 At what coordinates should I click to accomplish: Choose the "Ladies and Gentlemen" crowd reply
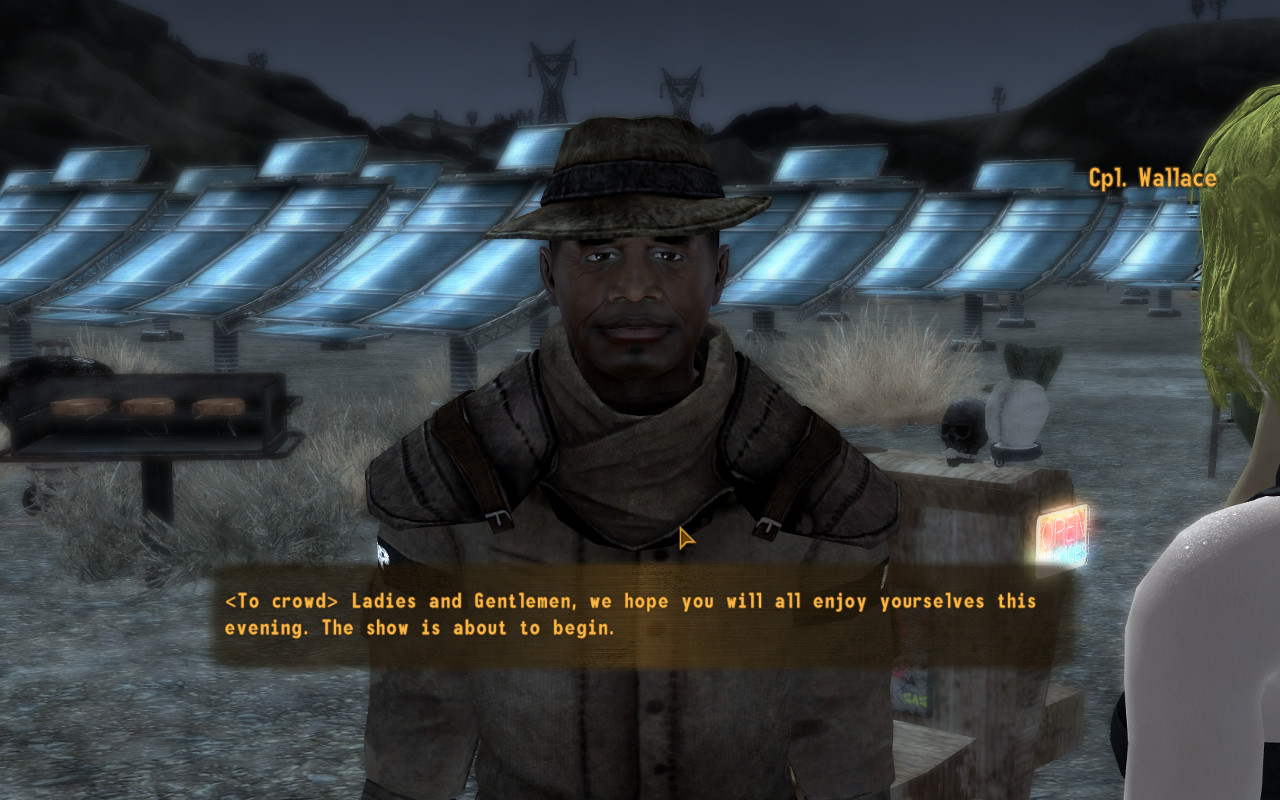point(630,615)
